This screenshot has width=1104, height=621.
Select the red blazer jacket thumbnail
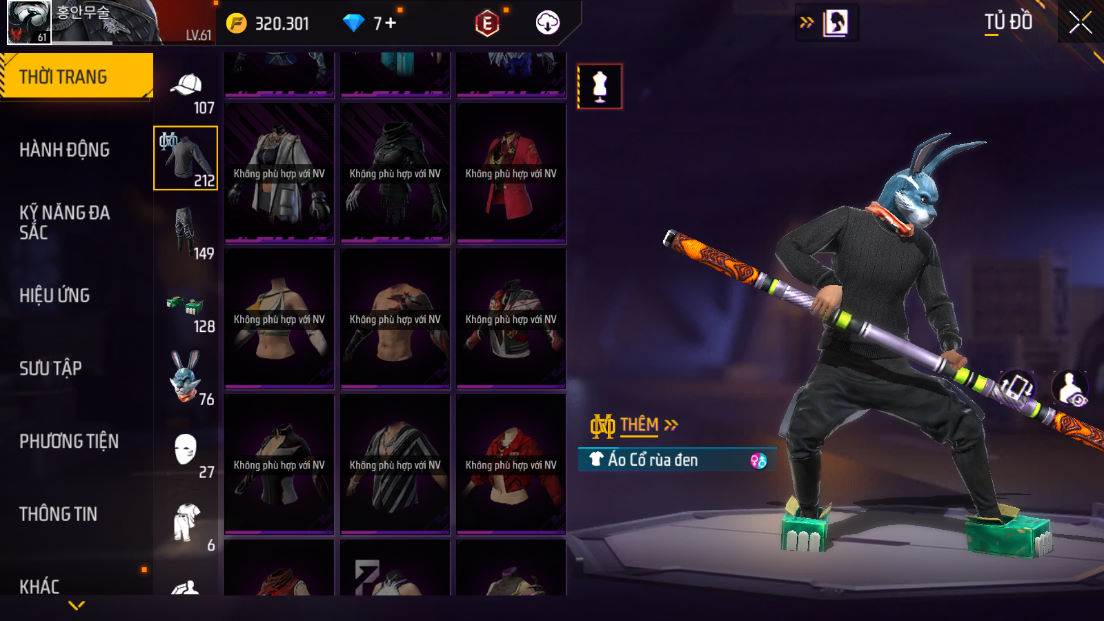(x=510, y=173)
